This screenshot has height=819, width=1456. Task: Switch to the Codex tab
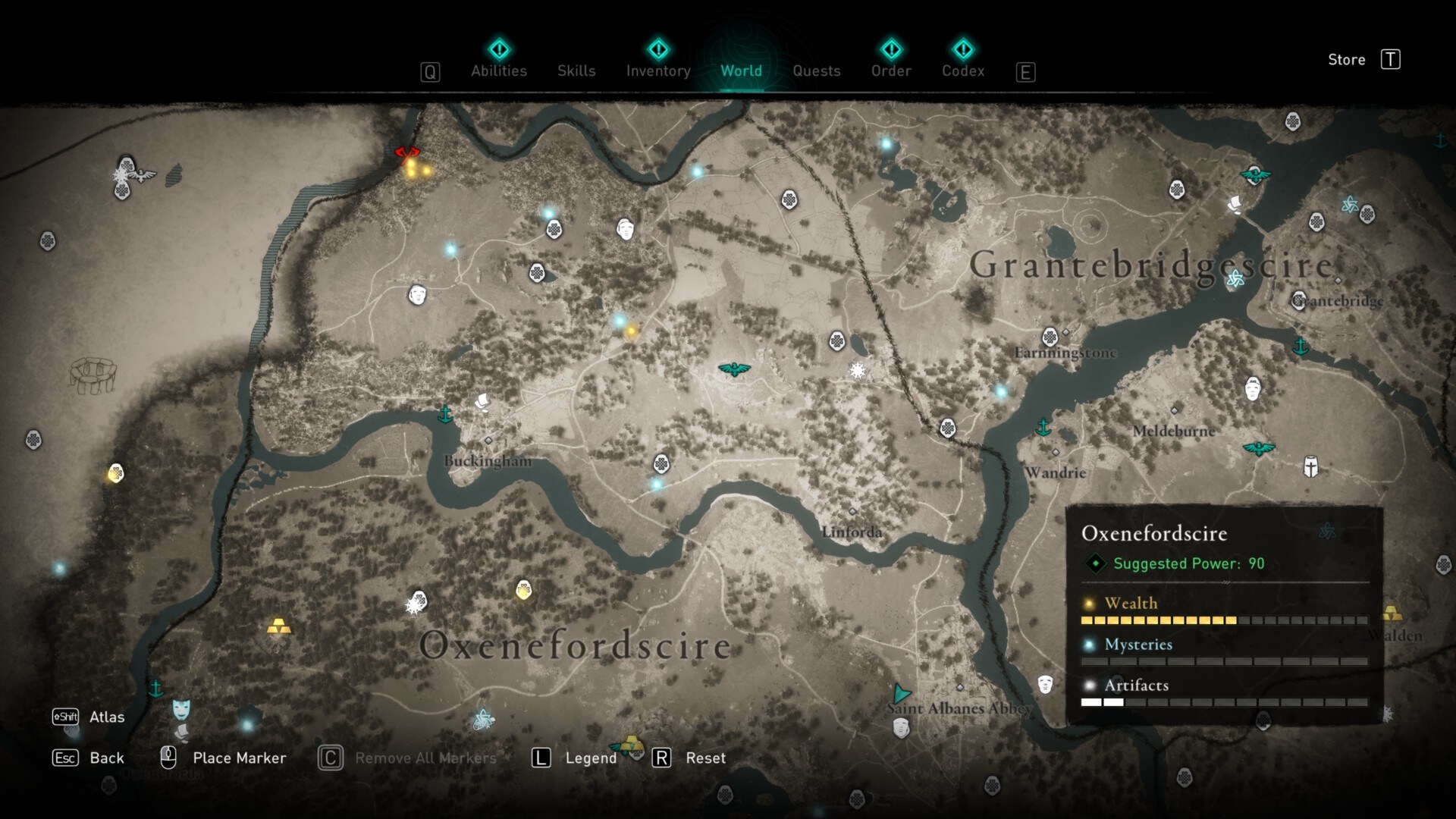pyautogui.click(x=963, y=71)
